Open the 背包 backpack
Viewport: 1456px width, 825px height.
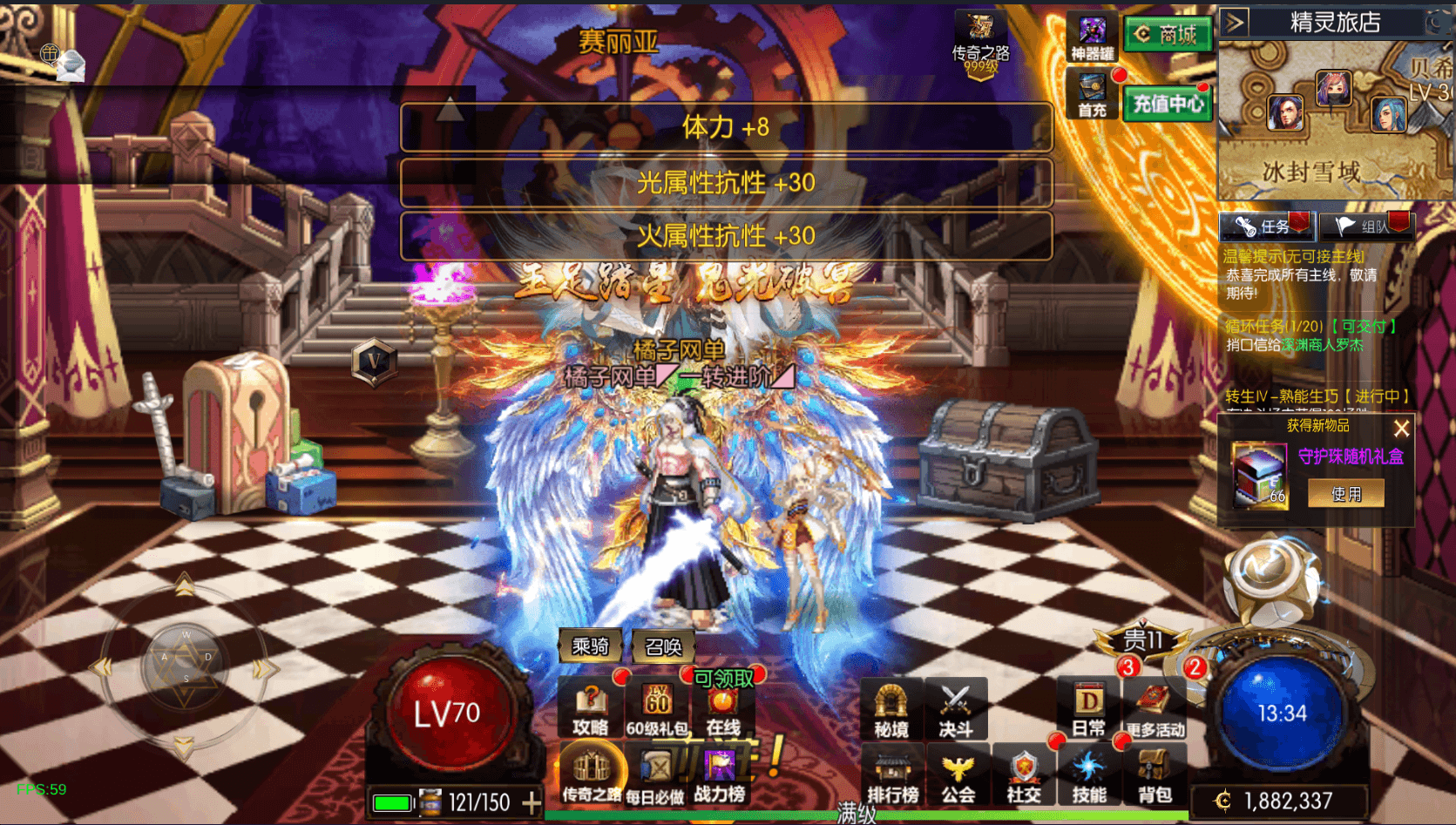click(1155, 775)
